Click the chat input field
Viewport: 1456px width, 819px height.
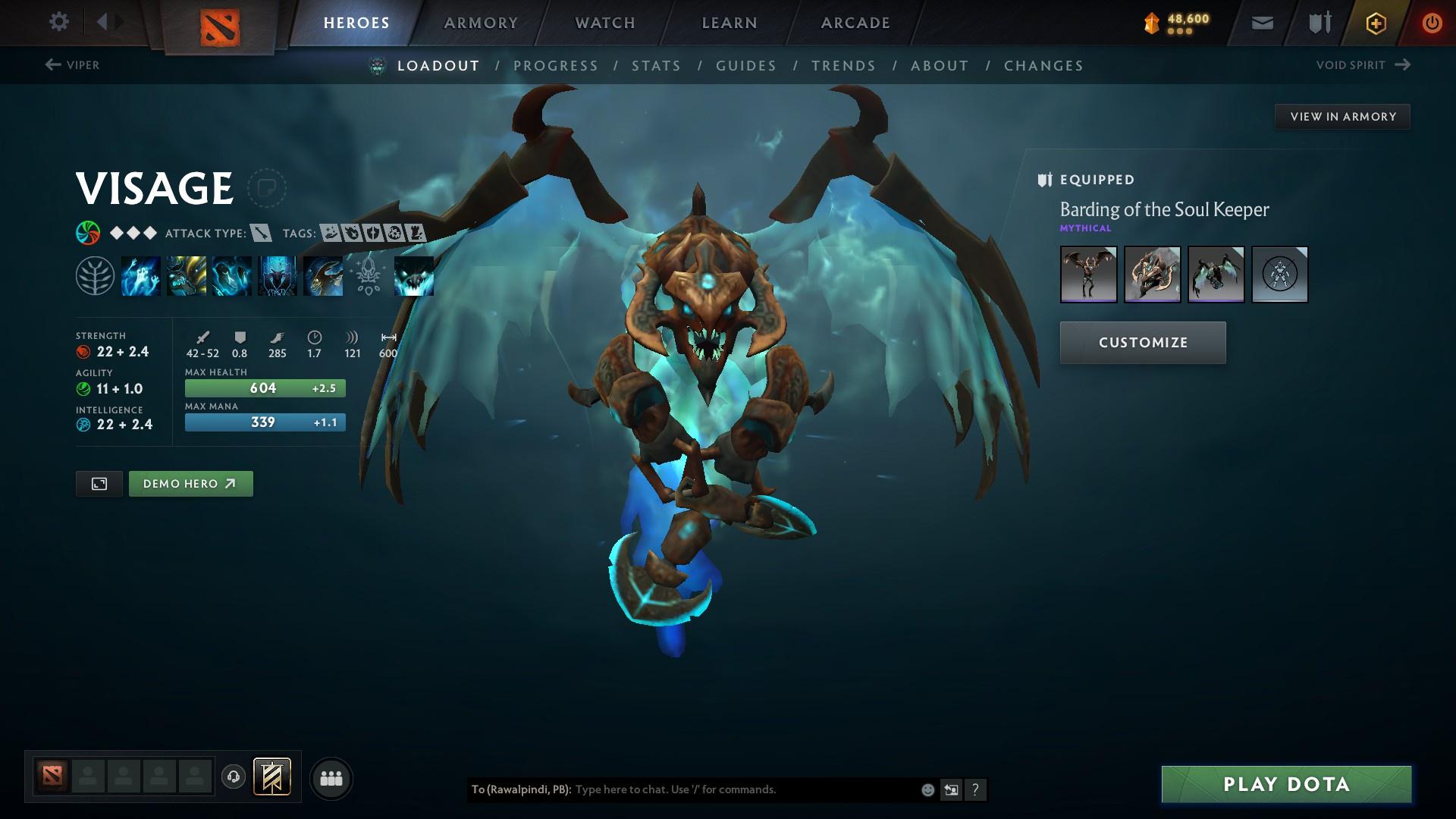720,789
